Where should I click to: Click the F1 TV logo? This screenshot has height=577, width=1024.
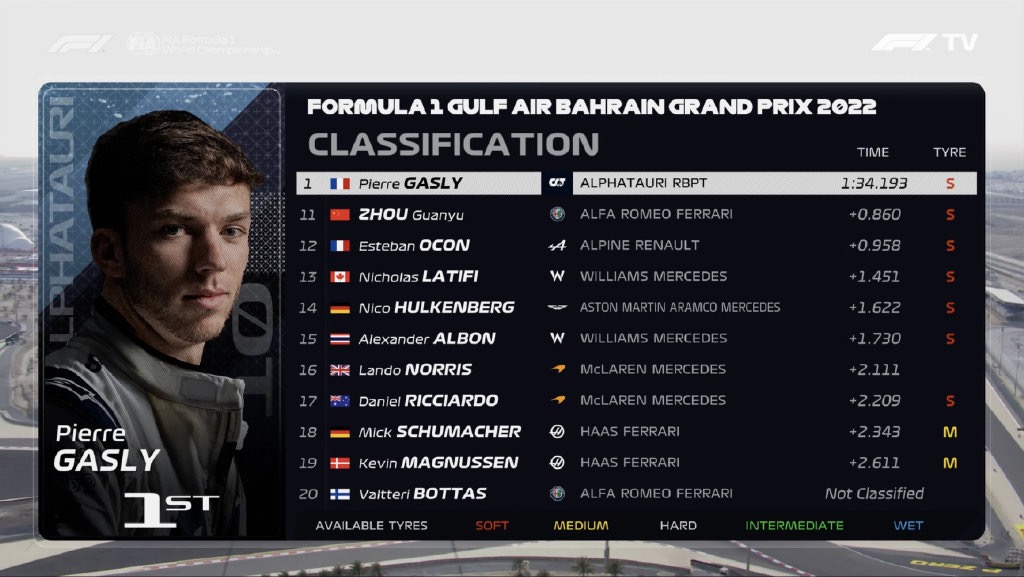click(x=924, y=43)
